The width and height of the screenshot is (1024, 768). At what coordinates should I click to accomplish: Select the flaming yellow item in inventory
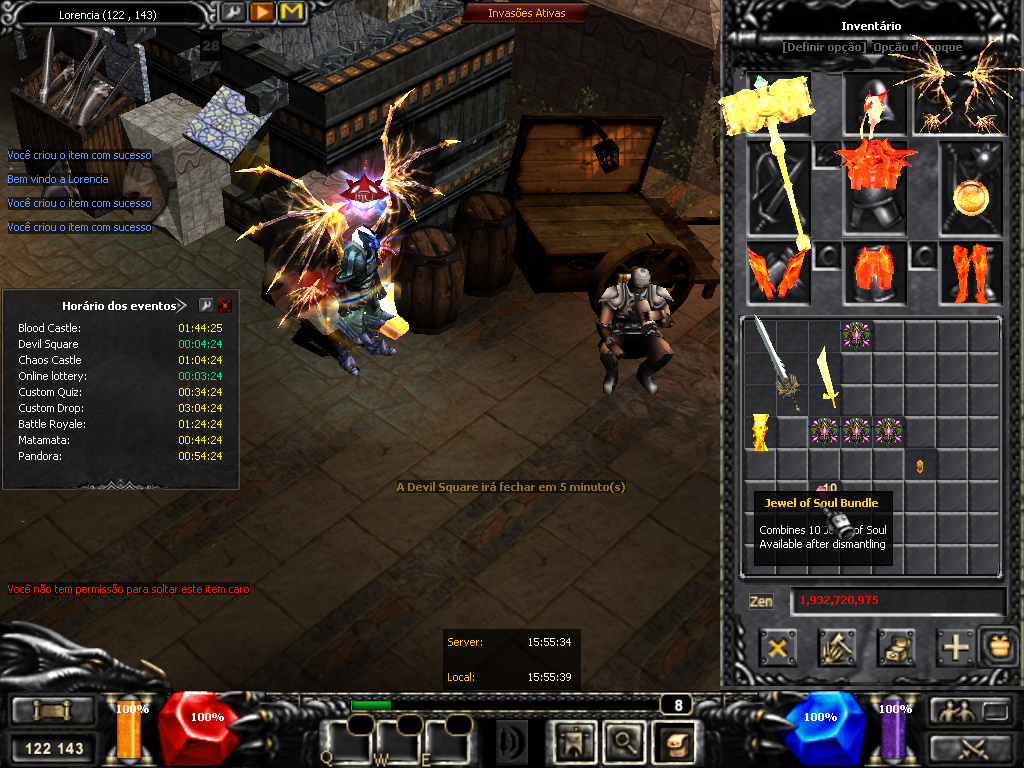click(x=760, y=432)
